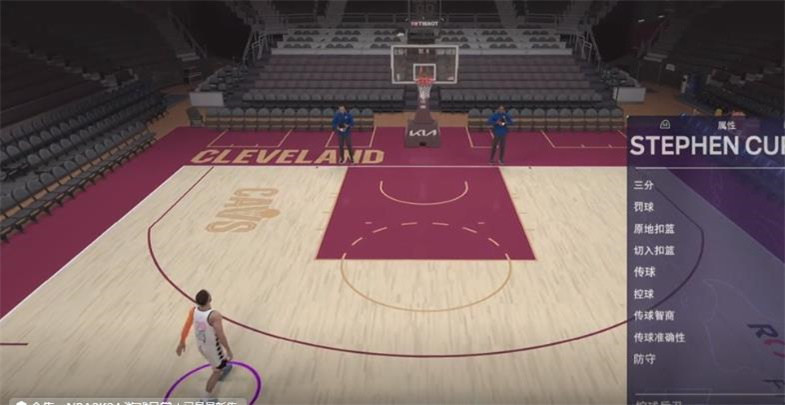Choose the 传球准确性 attribute entry

pyautogui.click(x=659, y=338)
